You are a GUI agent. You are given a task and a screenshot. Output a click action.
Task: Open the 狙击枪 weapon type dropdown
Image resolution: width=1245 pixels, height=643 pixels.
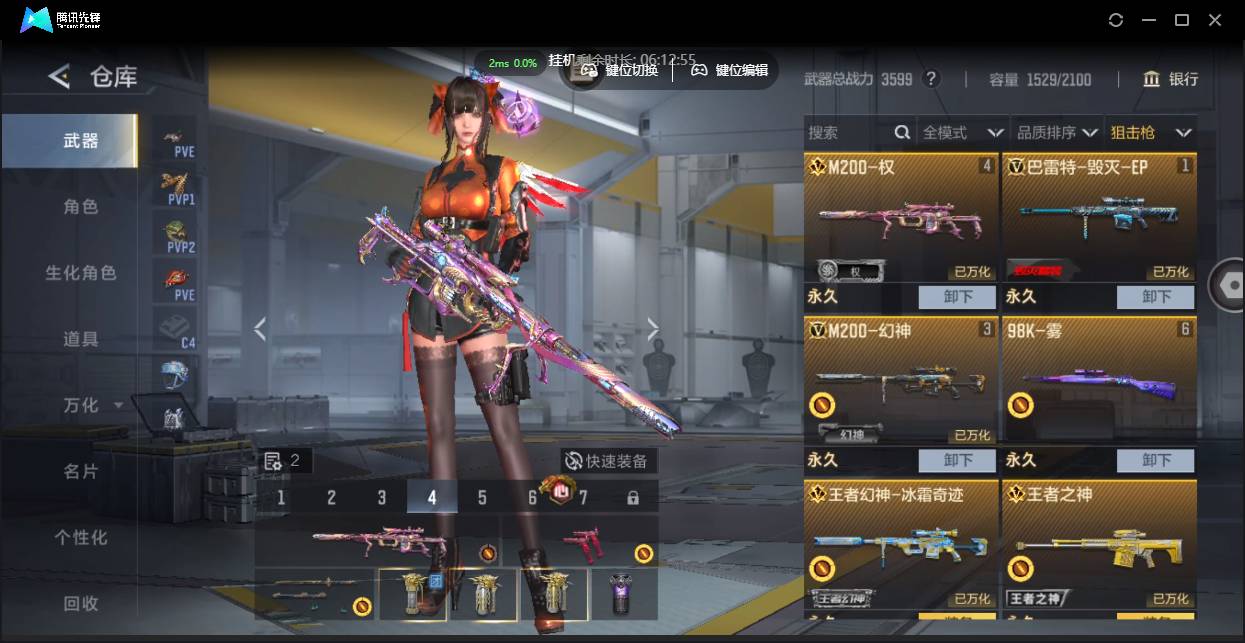(x=1150, y=132)
